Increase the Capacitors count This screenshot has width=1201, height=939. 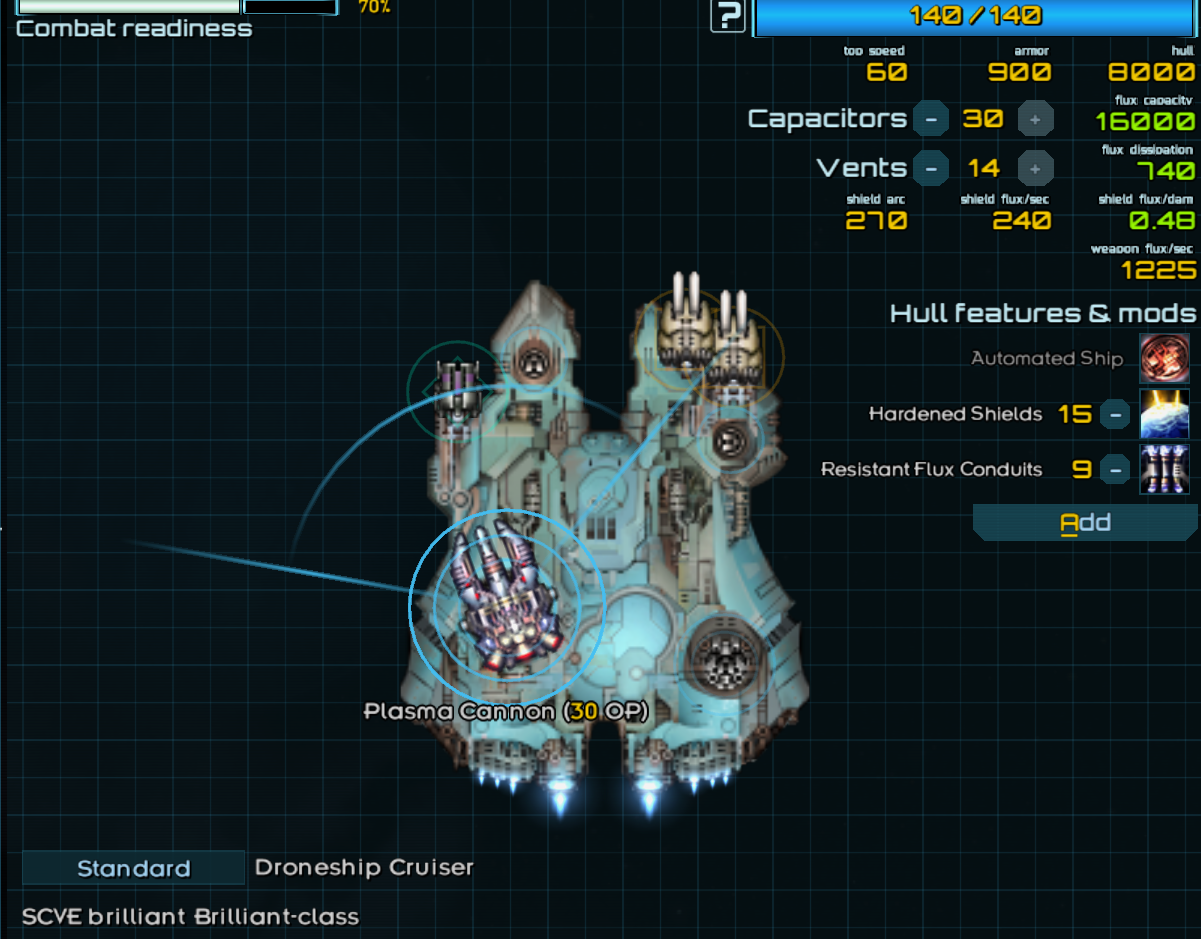(1035, 119)
